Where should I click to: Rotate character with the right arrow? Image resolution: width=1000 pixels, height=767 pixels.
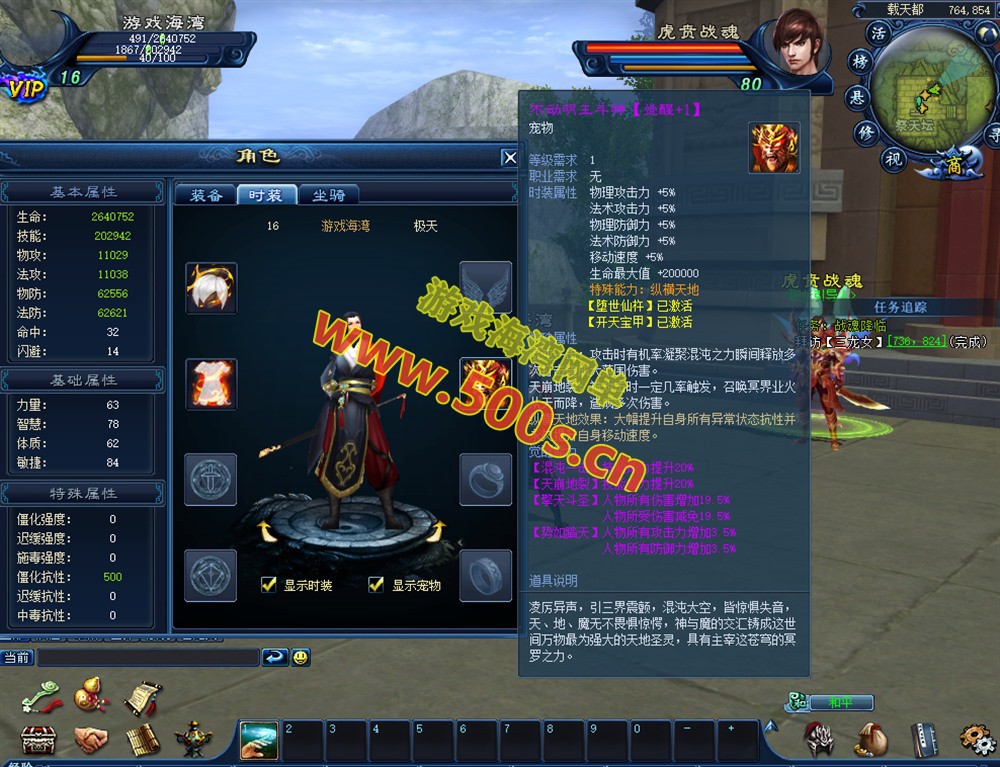436,531
